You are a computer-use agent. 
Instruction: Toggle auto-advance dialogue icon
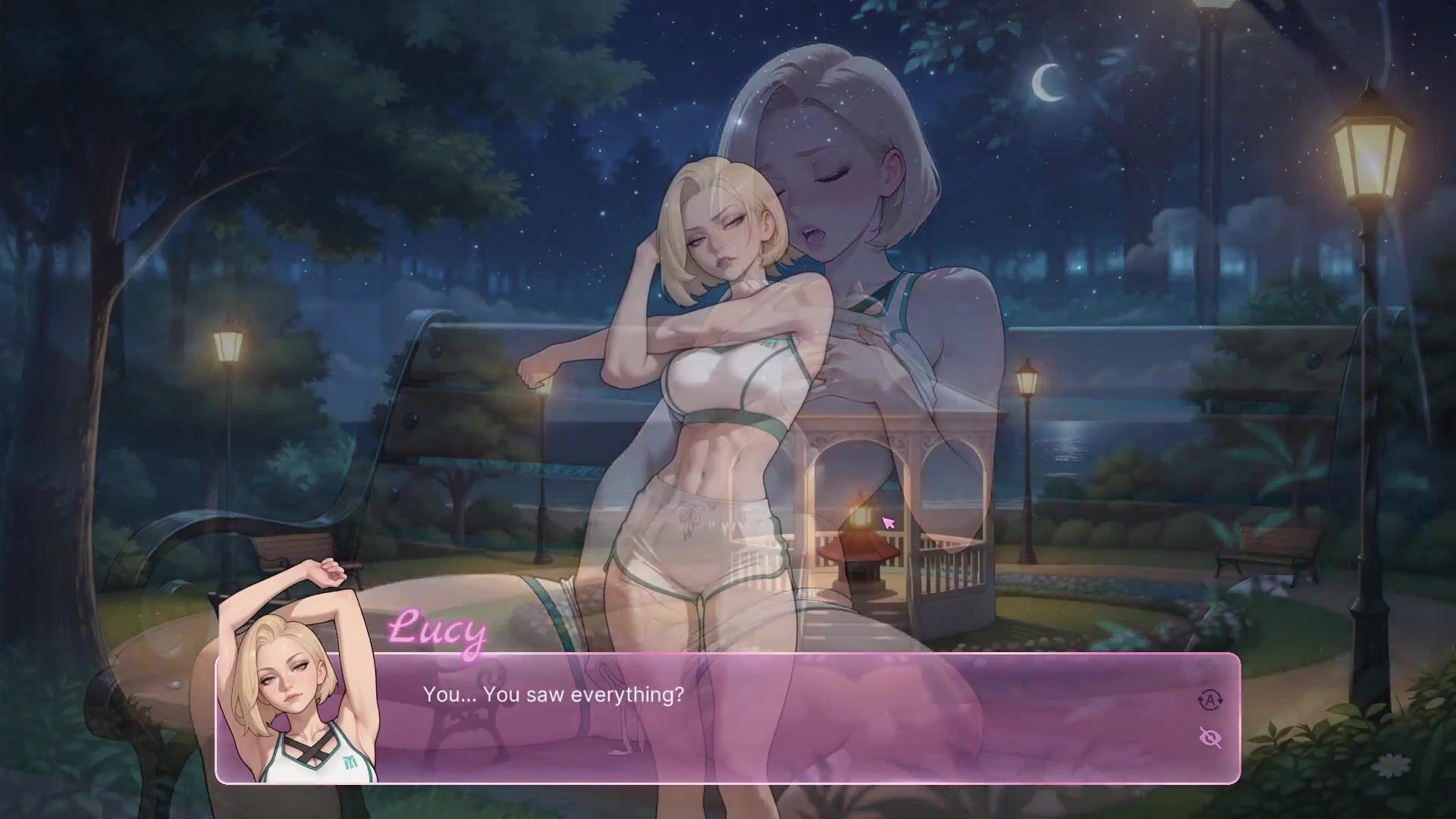(1210, 700)
